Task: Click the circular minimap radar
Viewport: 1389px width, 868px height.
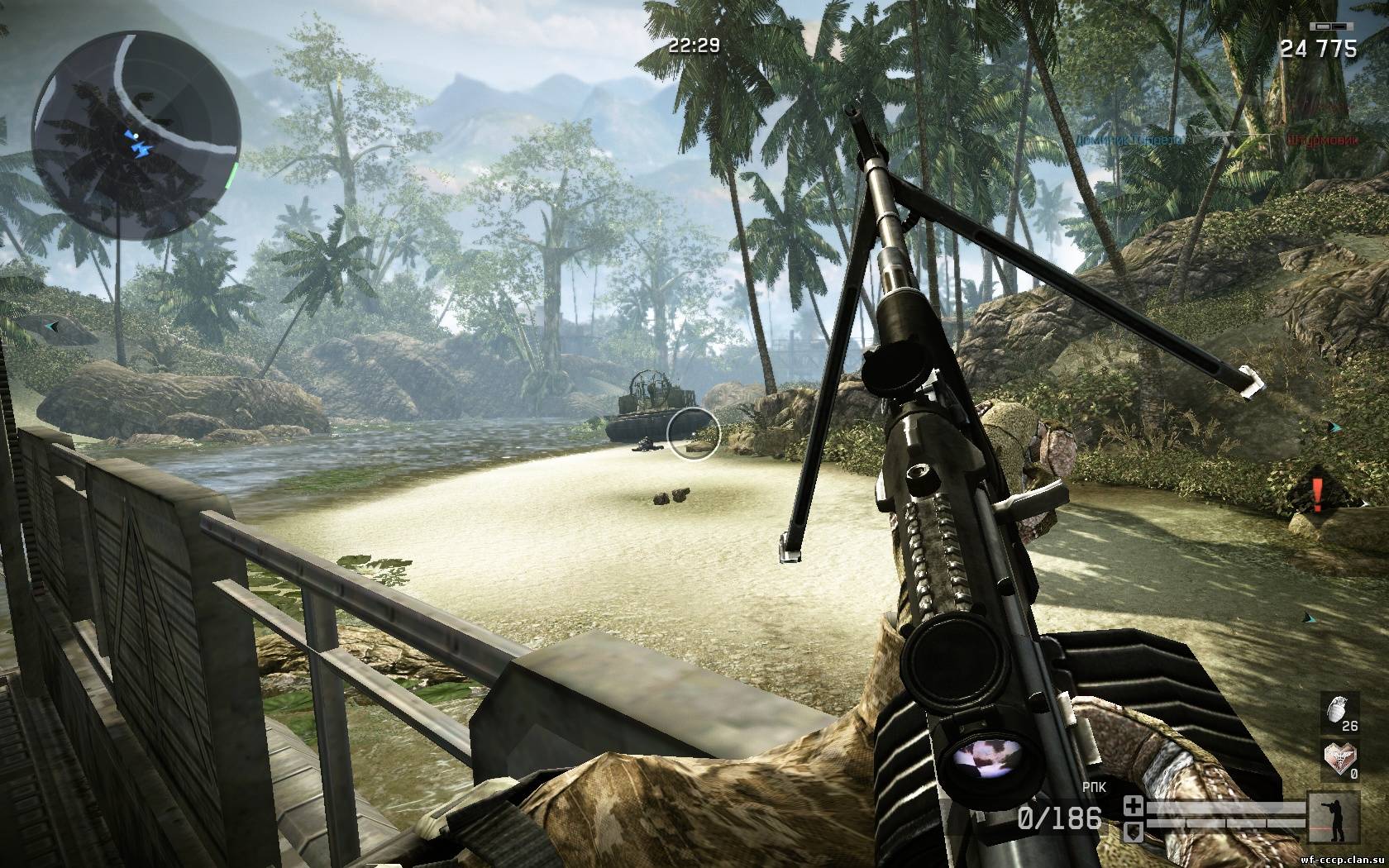Action: (x=136, y=134)
